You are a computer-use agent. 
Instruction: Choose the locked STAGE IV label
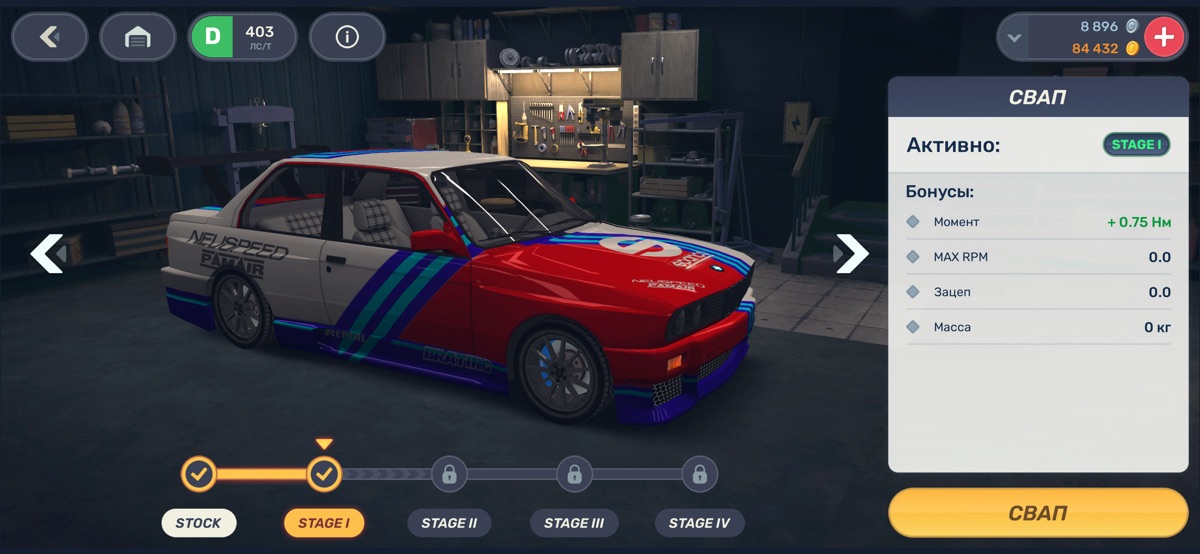pos(699,523)
